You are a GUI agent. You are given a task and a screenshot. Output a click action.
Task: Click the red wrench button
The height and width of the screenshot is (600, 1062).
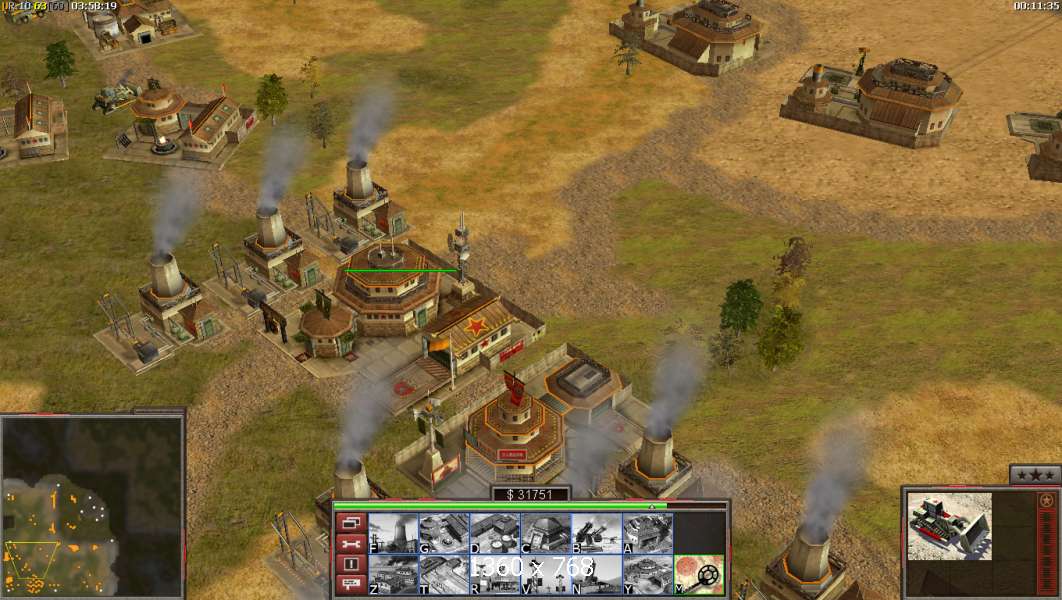[x=351, y=544]
